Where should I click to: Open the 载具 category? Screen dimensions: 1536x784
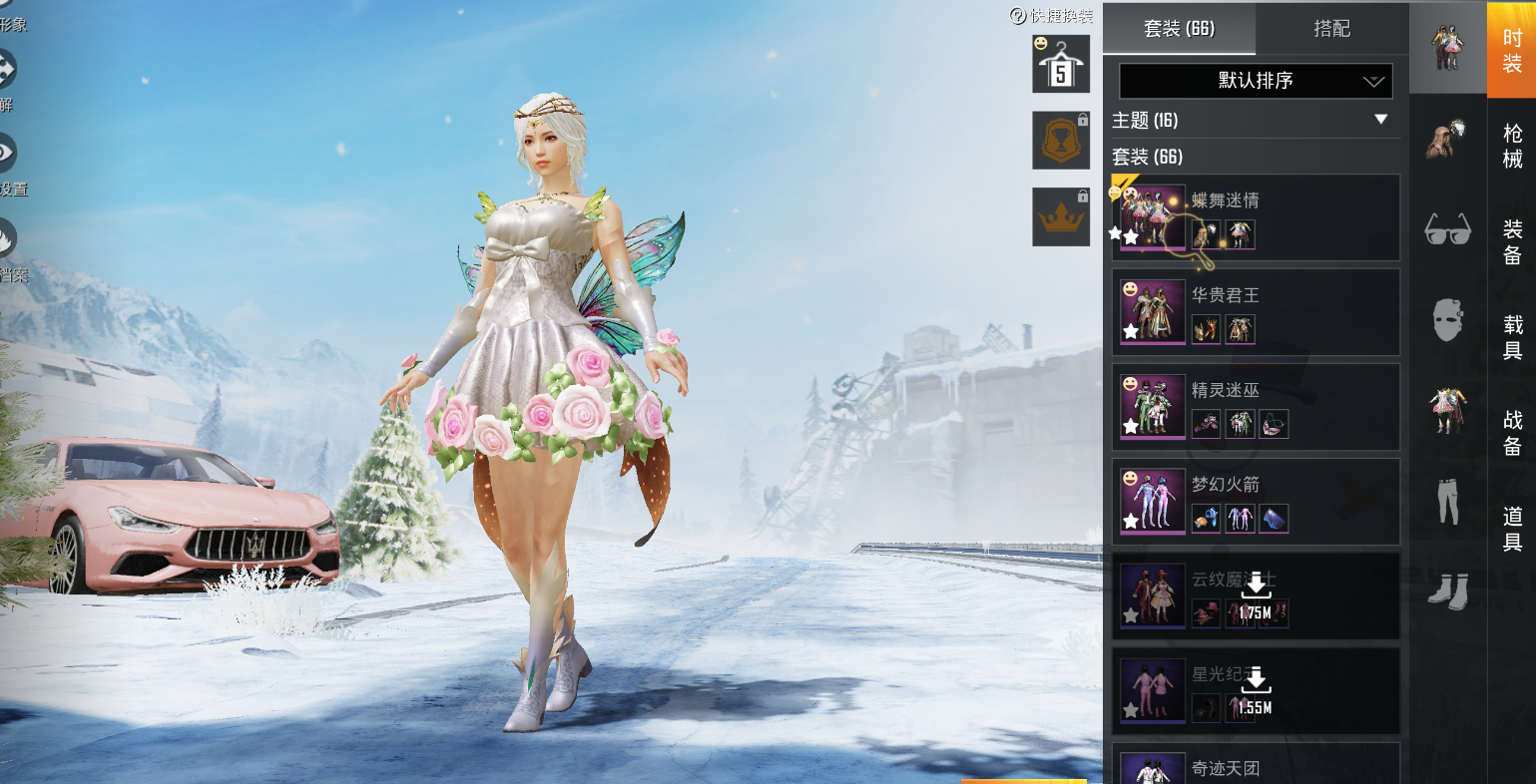(x=1512, y=337)
